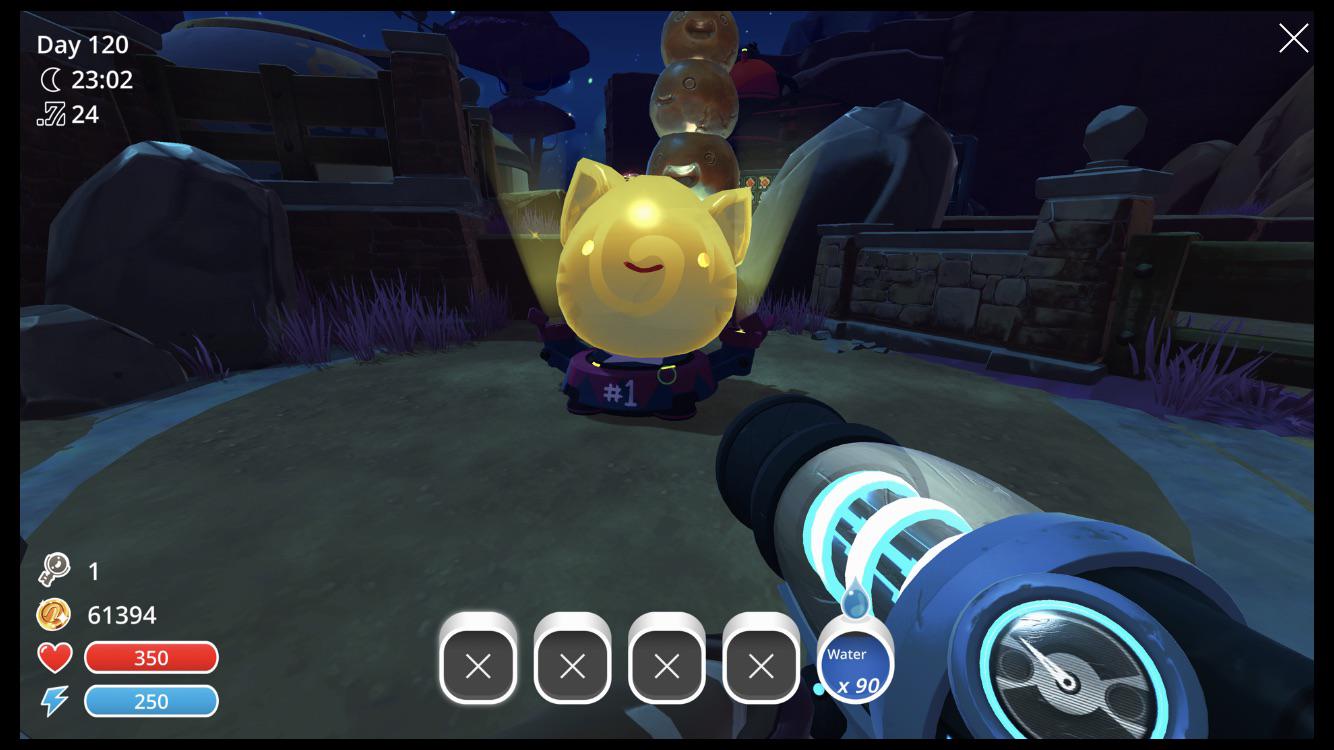Toggle the second empty ammo slot

[572, 663]
